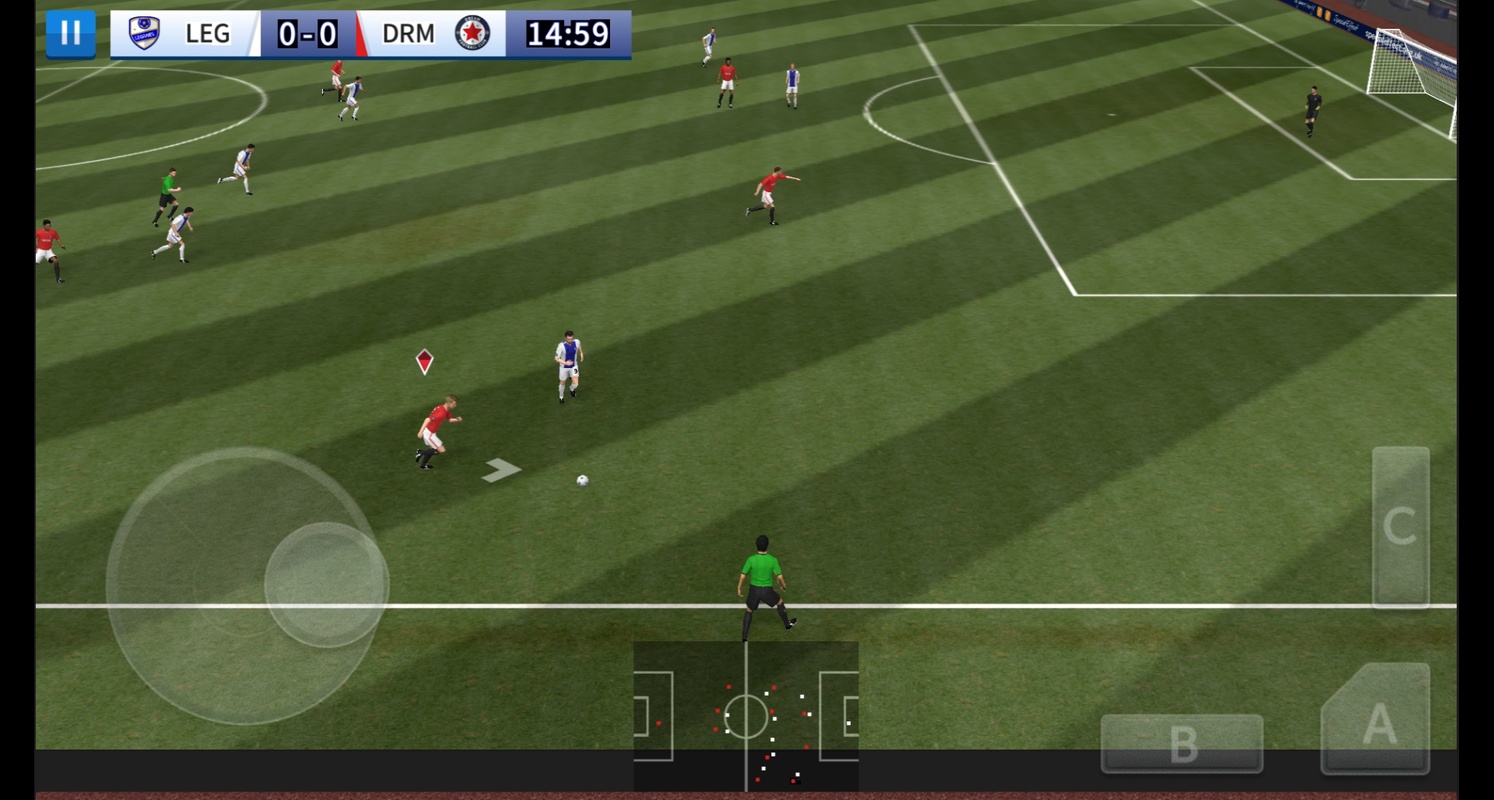Tap the C action button
The image size is (1494, 800).
click(x=1400, y=527)
